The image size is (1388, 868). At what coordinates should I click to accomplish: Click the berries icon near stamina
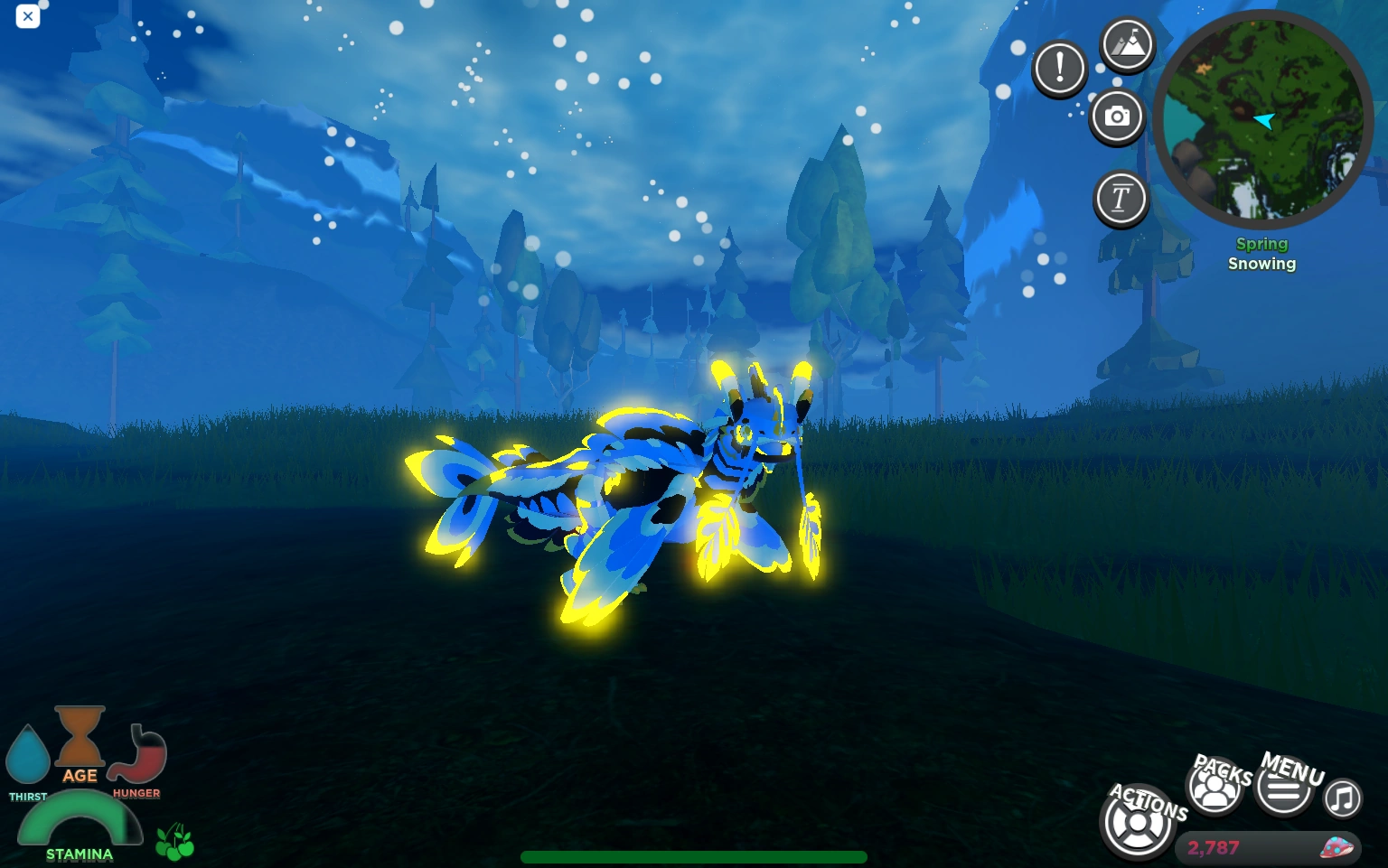[x=174, y=843]
